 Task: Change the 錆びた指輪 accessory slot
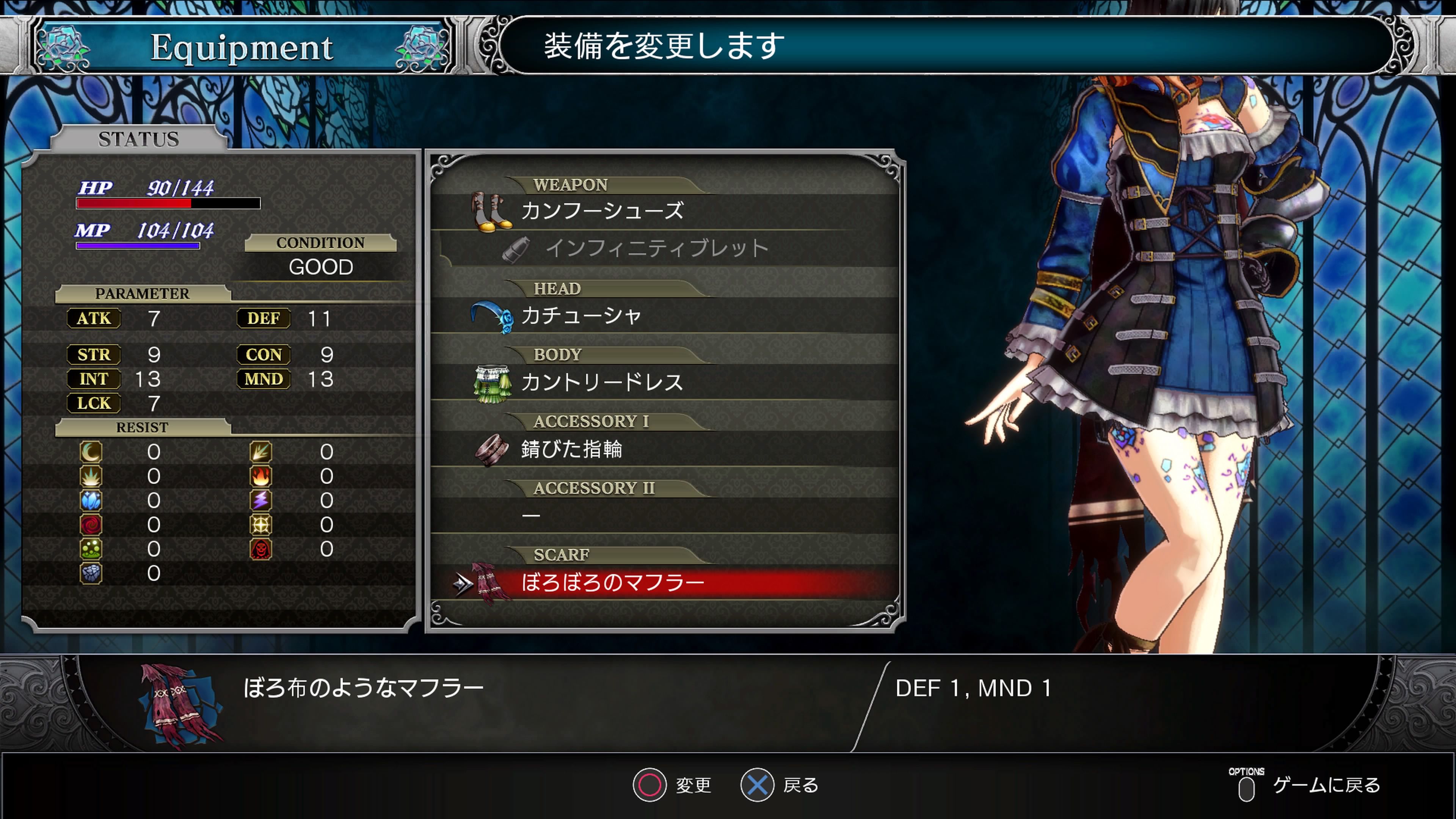coord(571,449)
